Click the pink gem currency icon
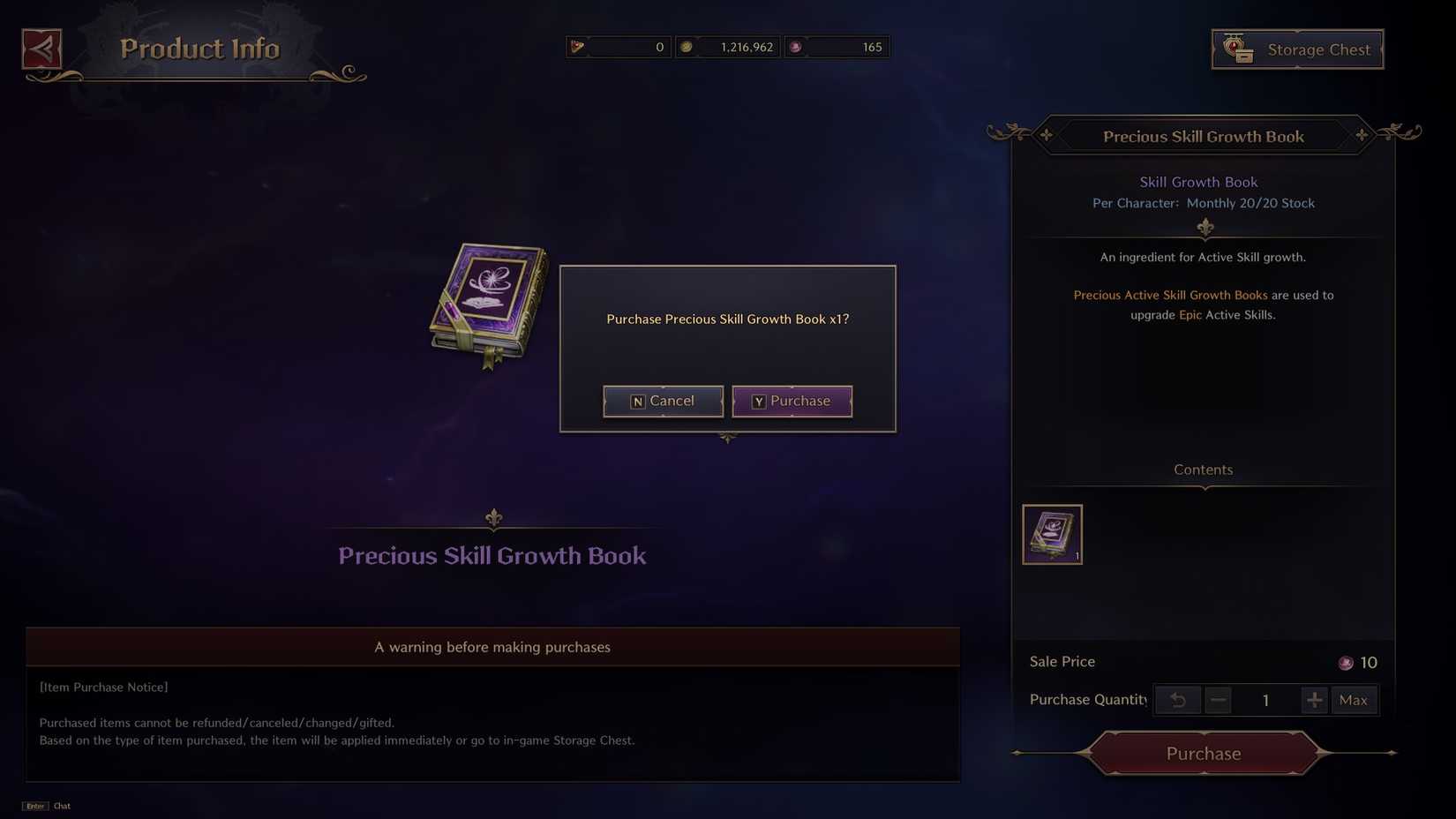Viewport: 1456px width, 819px height. [x=796, y=47]
